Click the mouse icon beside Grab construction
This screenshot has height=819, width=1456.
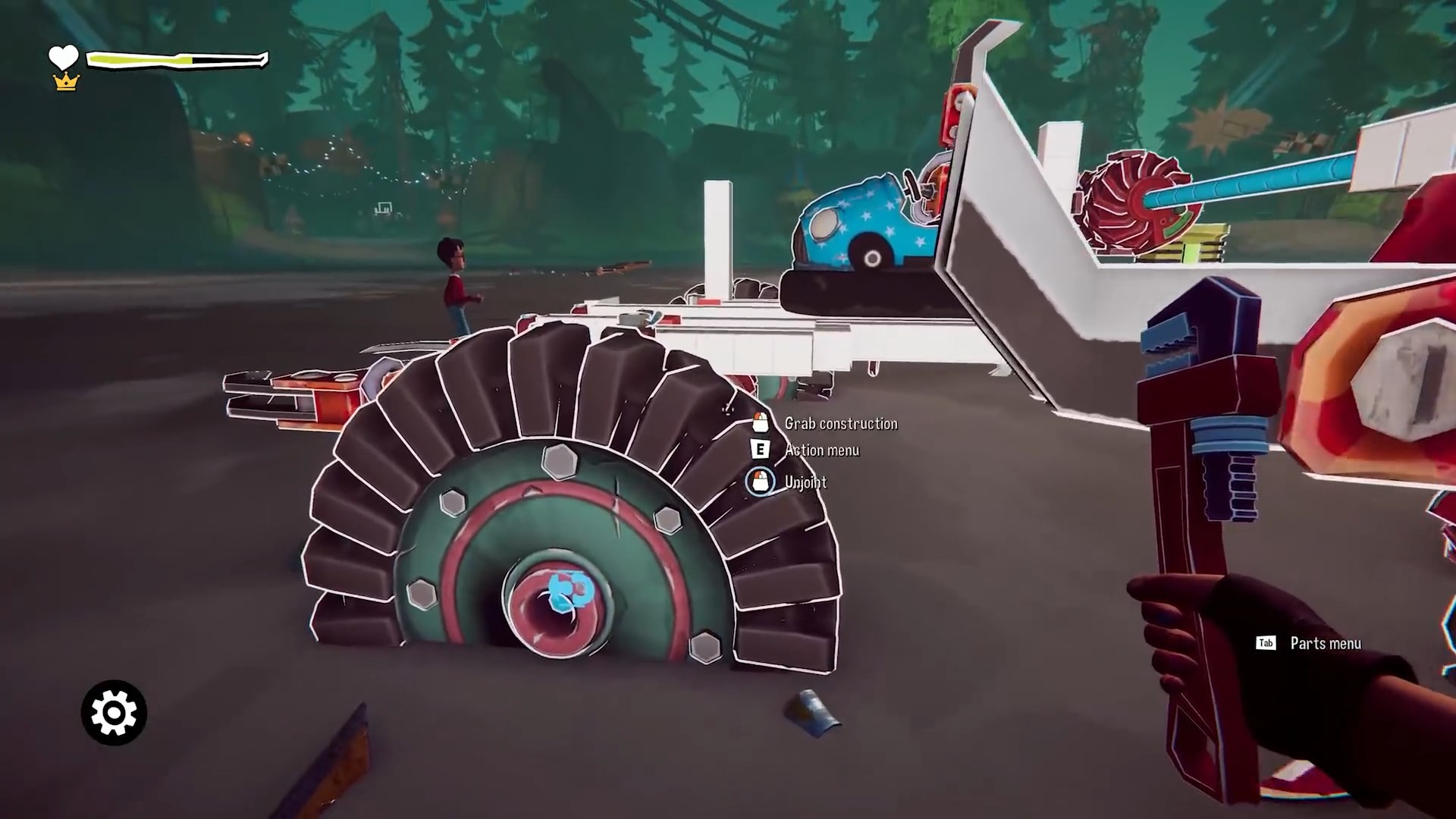pos(759,422)
